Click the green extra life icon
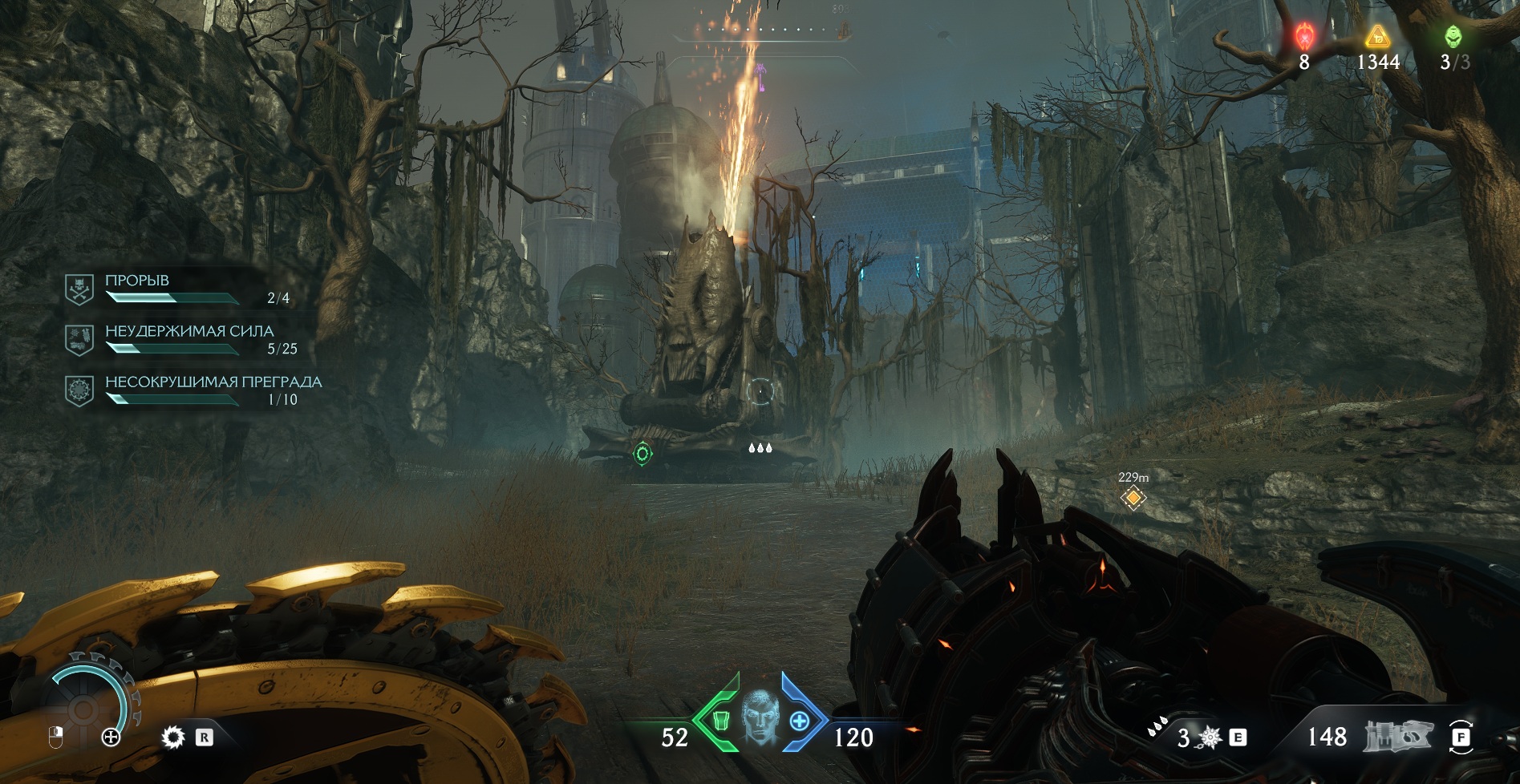 pyautogui.click(x=1453, y=36)
